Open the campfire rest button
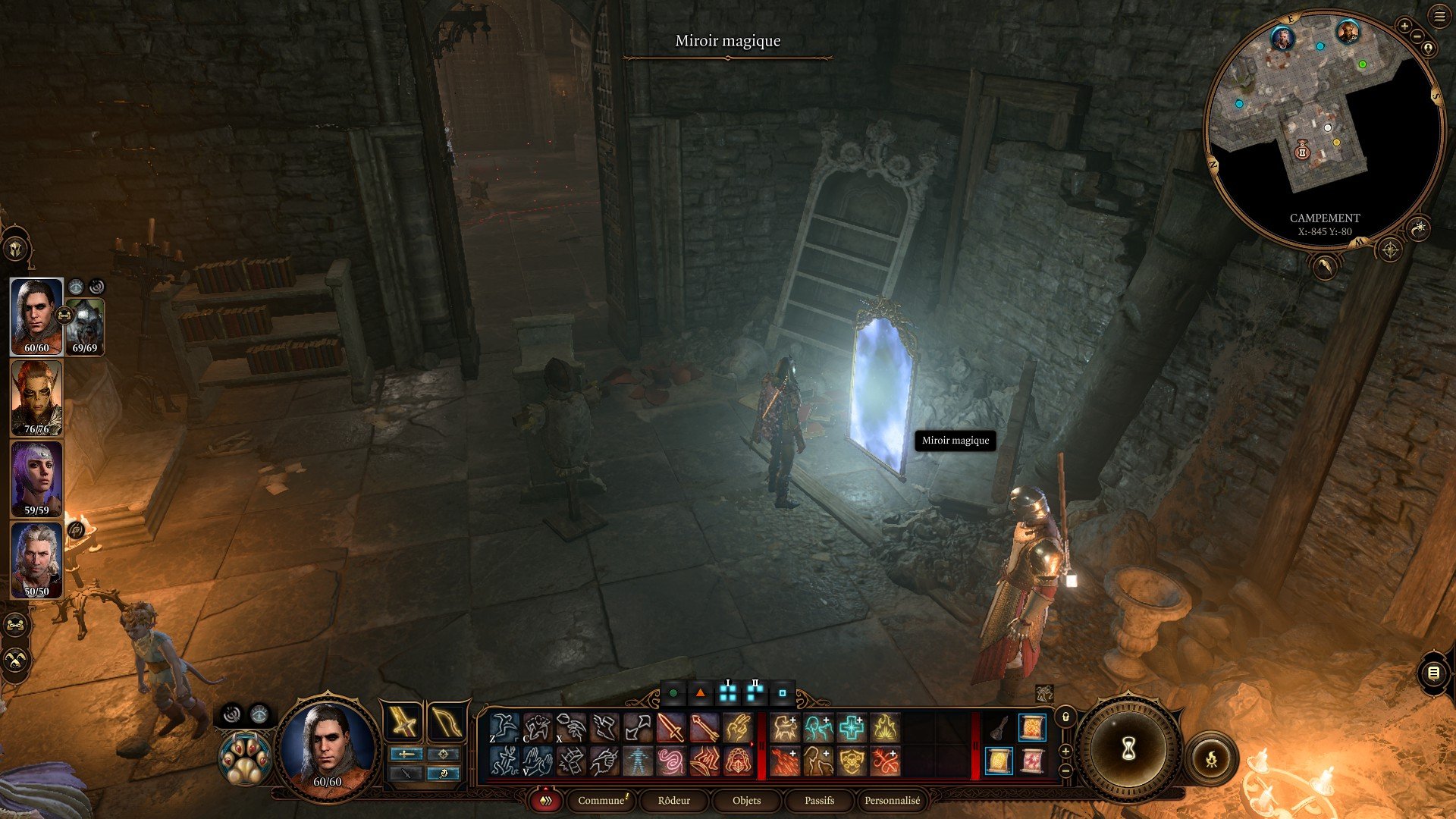The height and width of the screenshot is (819, 1456). click(x=1211, y=758)
